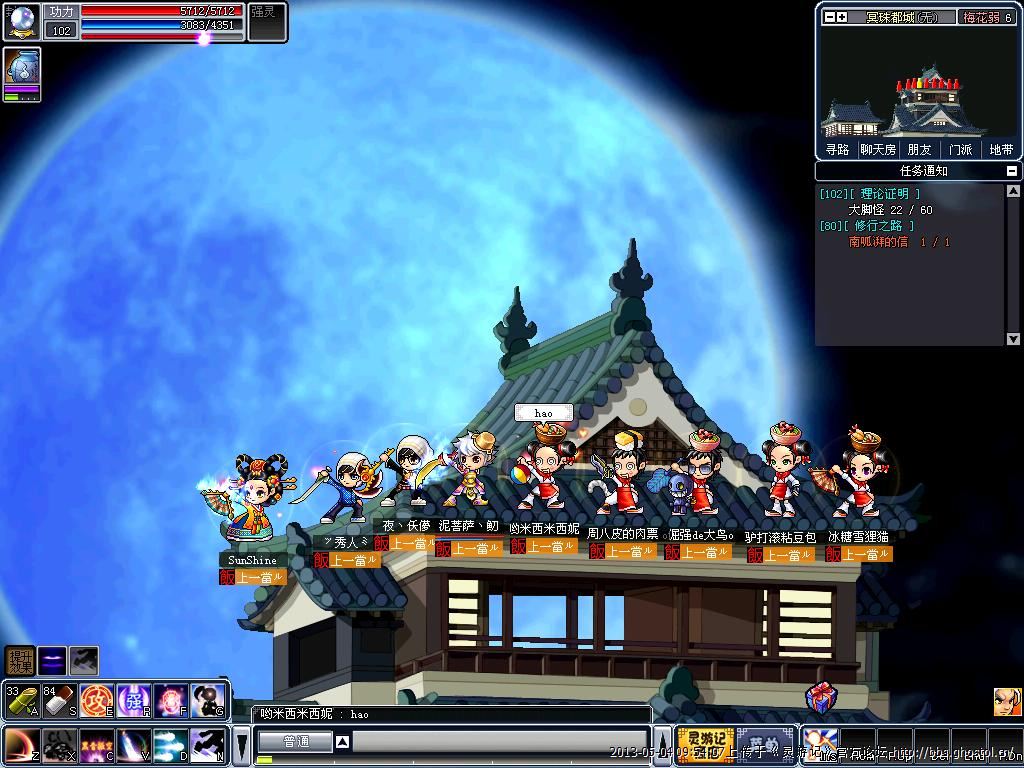Collapse the 任务通知 quest notice panel
The image size is (1024, 768).
(x=1012, y=171)
